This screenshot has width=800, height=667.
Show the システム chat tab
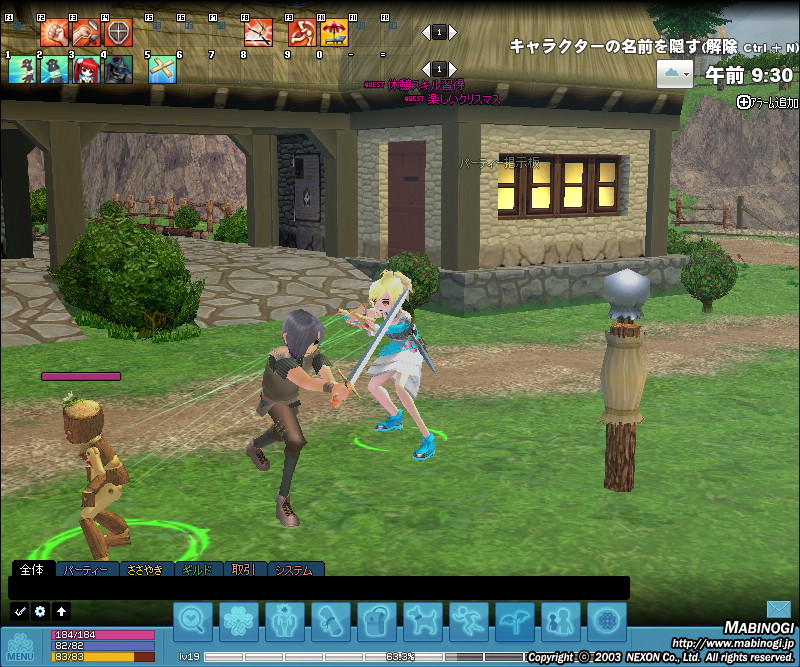click(x=293, y=570)
